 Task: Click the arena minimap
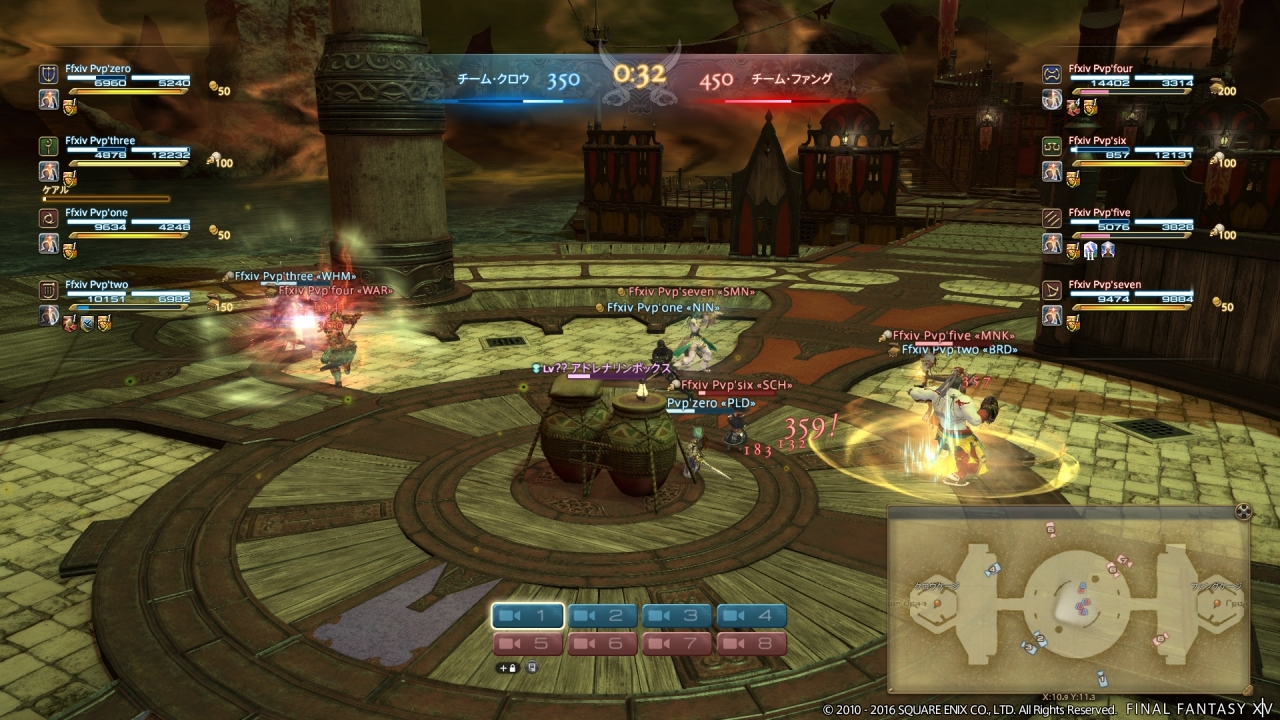[1068, 600]
